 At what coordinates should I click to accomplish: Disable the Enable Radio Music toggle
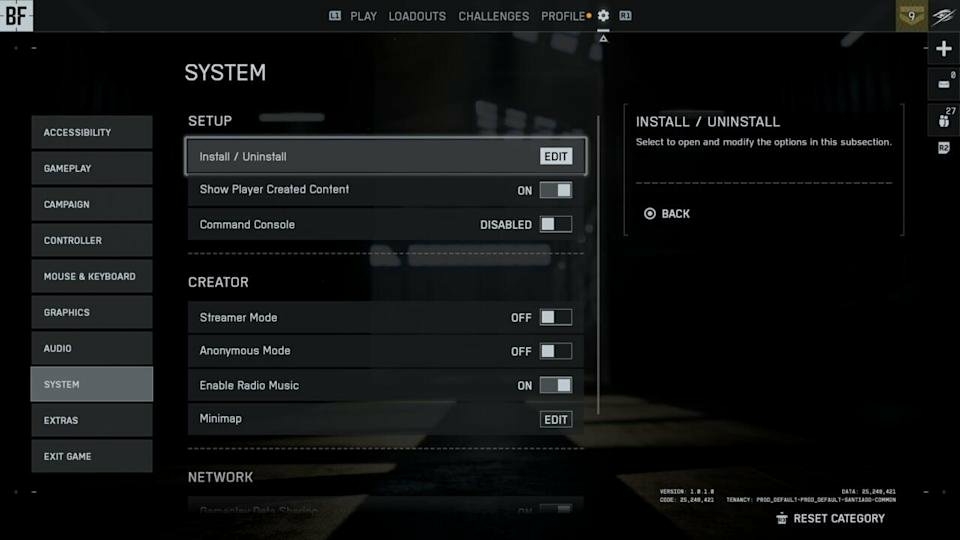(x=556, y=385)
